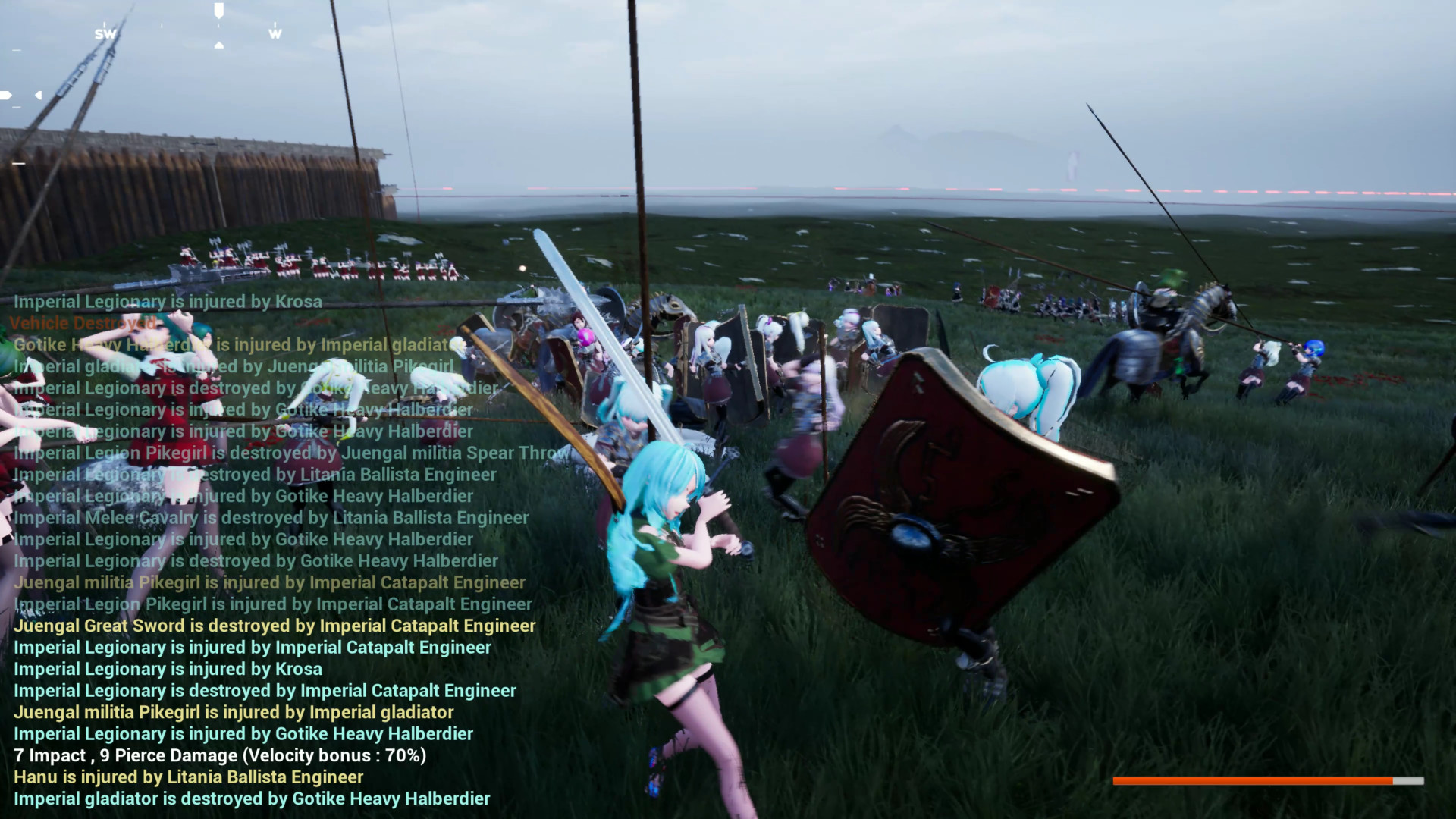This screenshot has height=819, width=1456.
Task: Toggle the yellow 'Juengal Great Sword is destroyed' entry
Action: coord(275,626)
